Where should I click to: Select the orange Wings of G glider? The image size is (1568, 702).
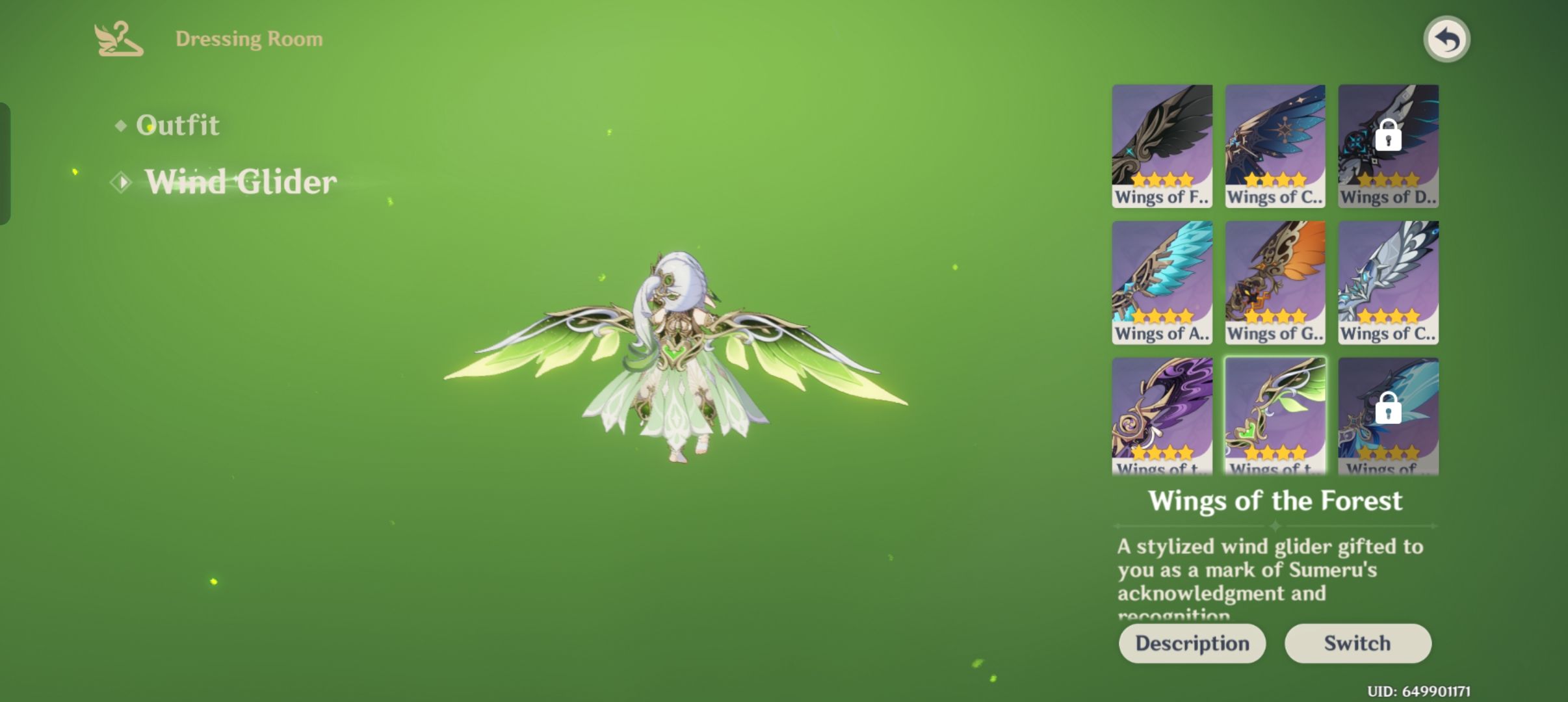1274,282
